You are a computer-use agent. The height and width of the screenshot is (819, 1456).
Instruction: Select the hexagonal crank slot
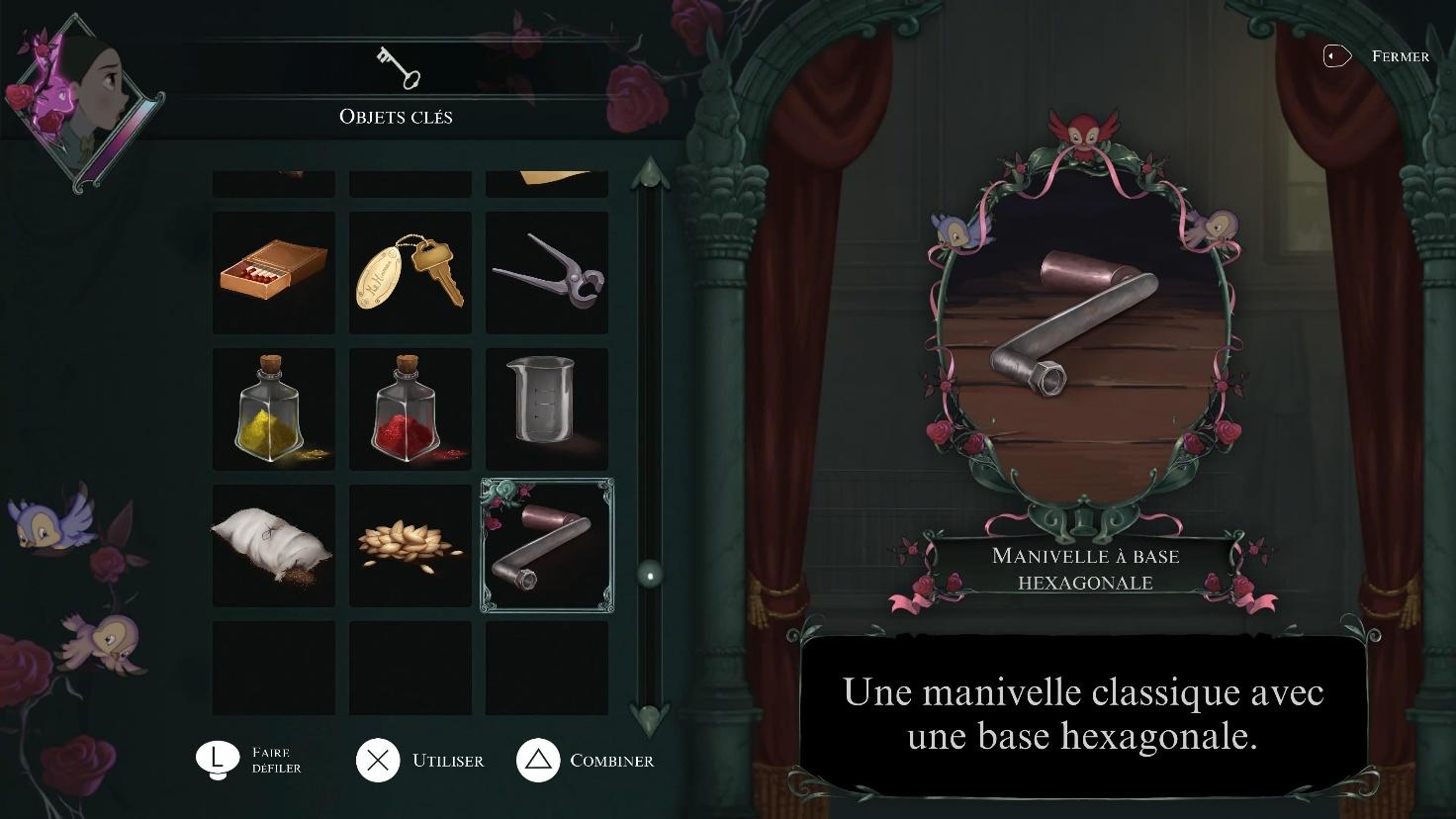tap(547, 545)
